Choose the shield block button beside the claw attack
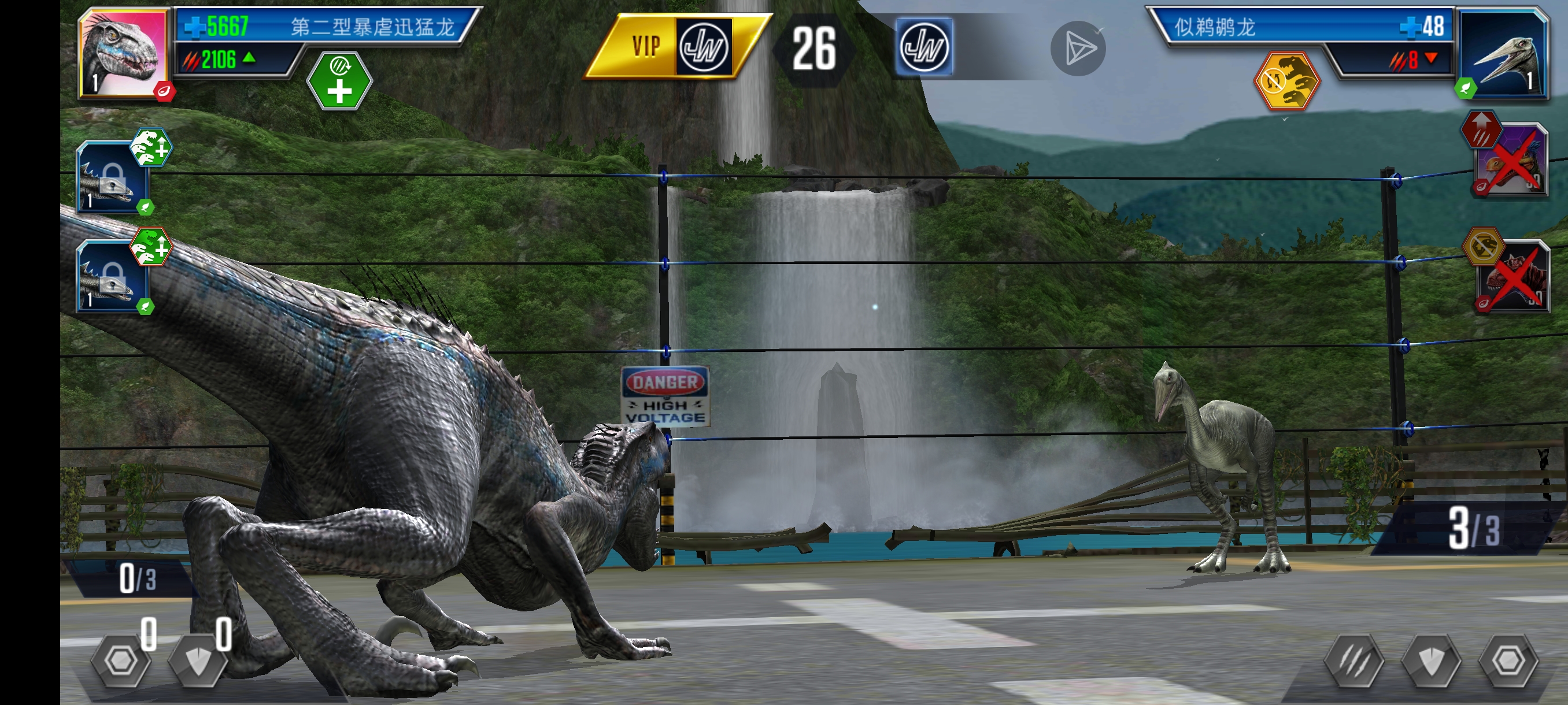The image size is (1568, 705). 1432,661
